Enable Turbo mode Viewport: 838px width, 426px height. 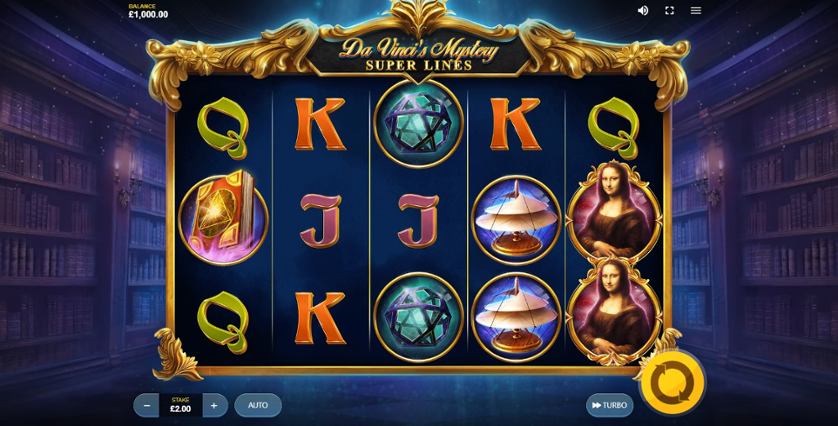tap(609, 405)
